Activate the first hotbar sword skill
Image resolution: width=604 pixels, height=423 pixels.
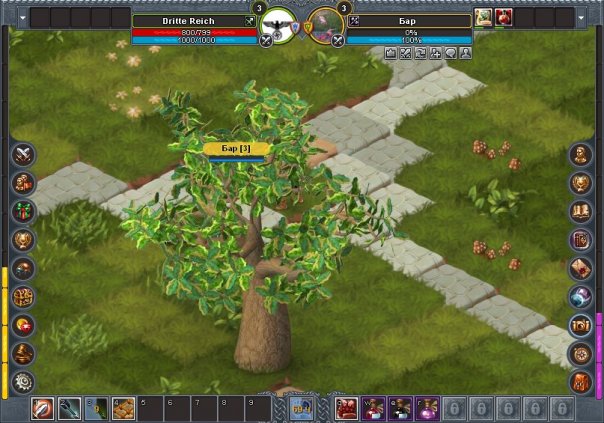pos(43,408)
